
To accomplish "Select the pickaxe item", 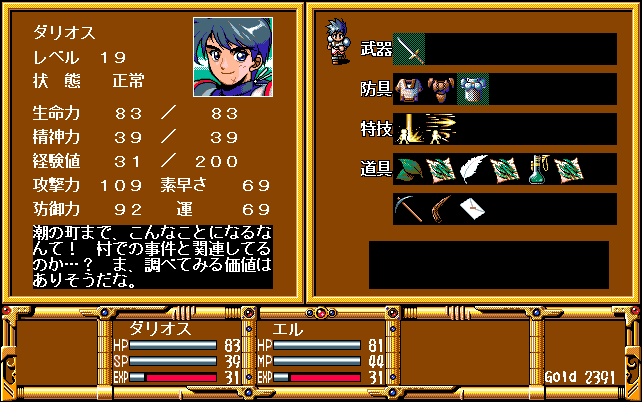I will click(x=409, y=209).
